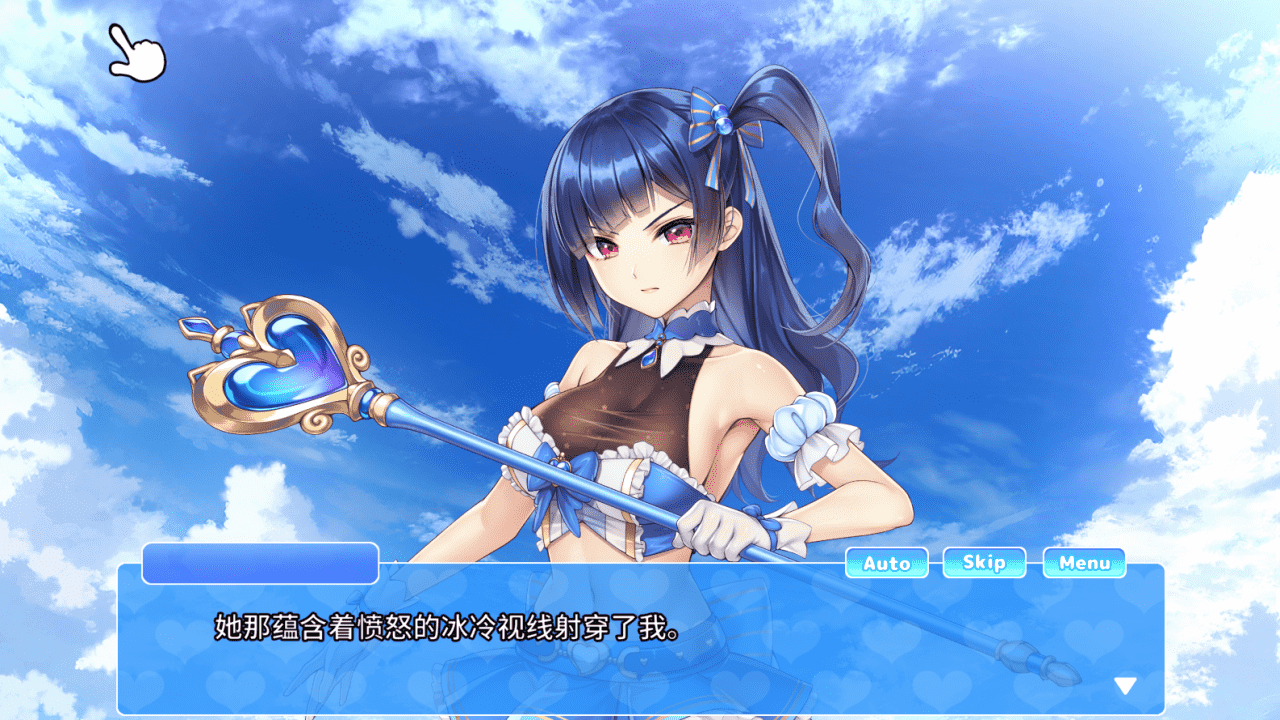Click the empty speaker name plate
The width and height of the screenshot is (1280, 720).
tap(258, 562)
